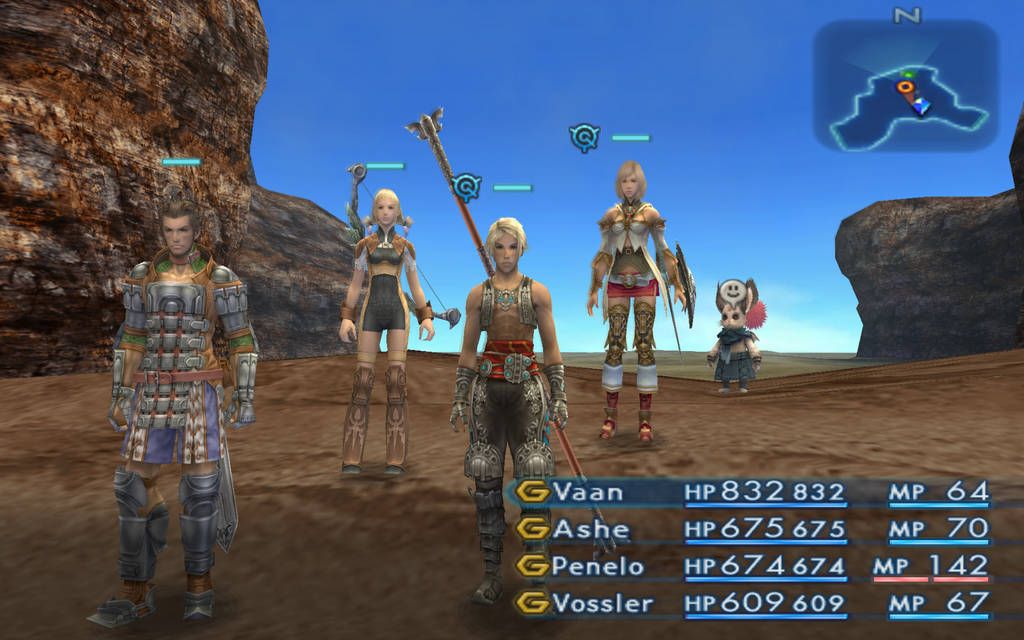
Task: Toggle the gambit icon beside Vaan's name
Action: coord(535,491)
